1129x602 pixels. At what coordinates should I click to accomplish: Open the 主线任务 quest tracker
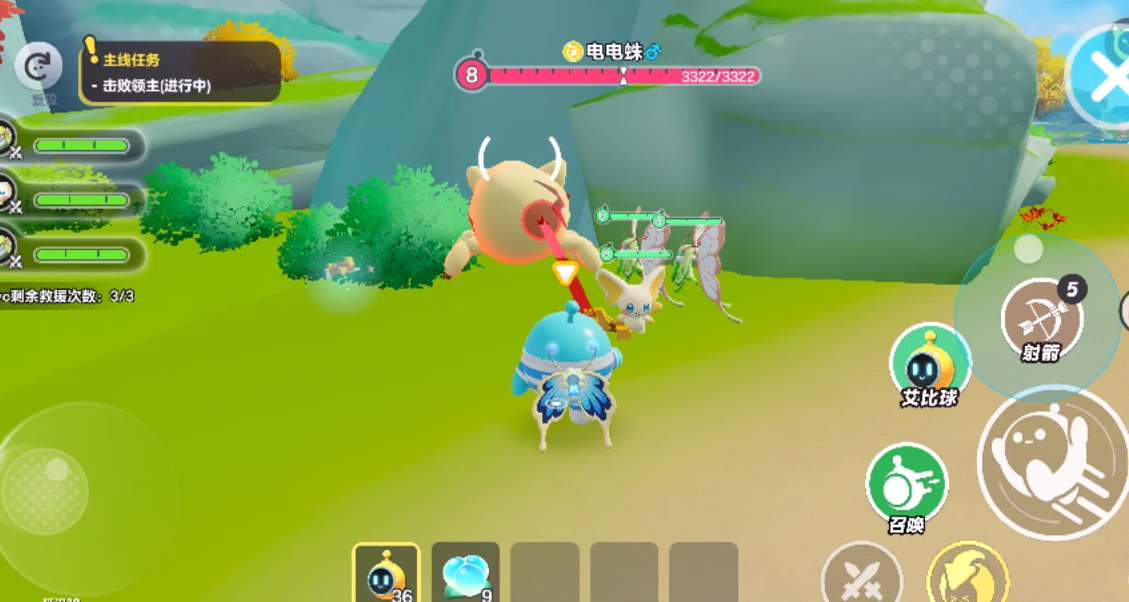click(180, 72)
